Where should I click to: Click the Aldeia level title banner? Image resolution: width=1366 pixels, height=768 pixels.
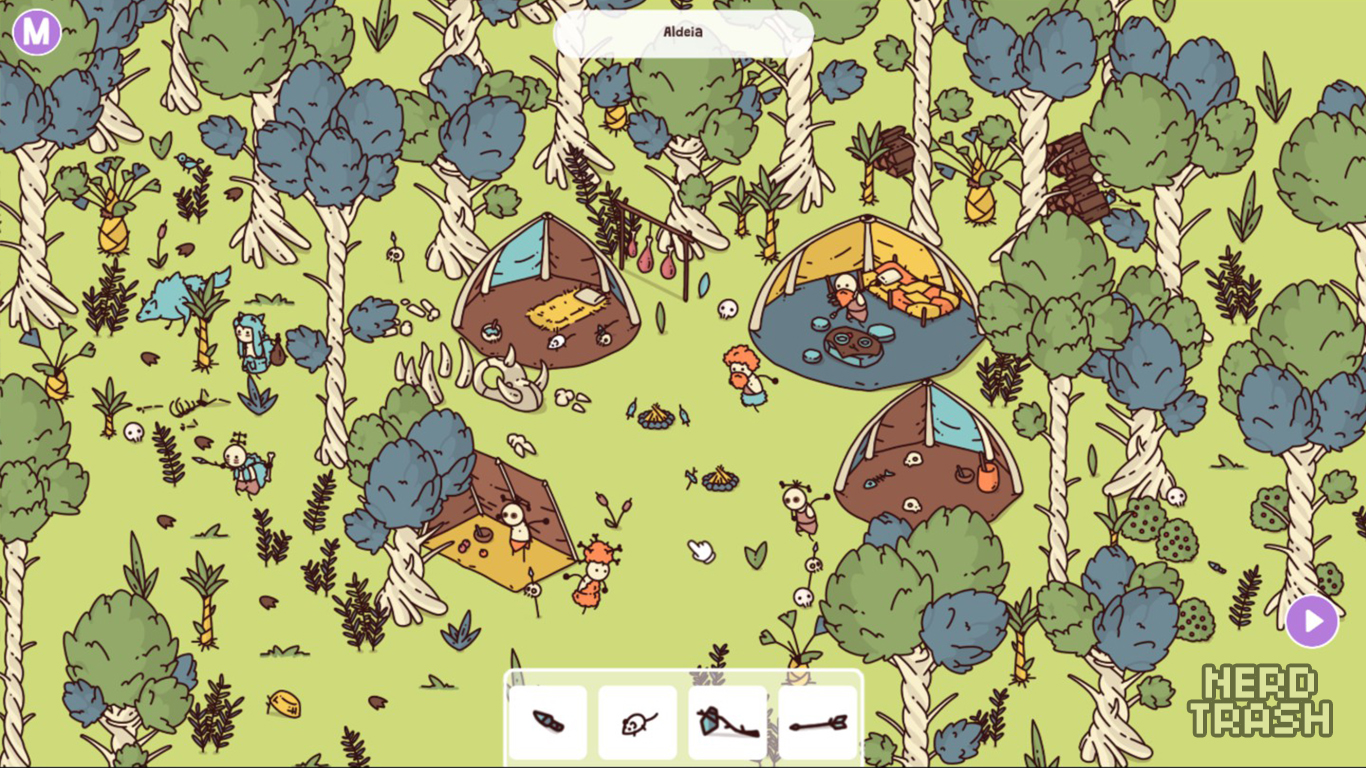tap(683, 33)
